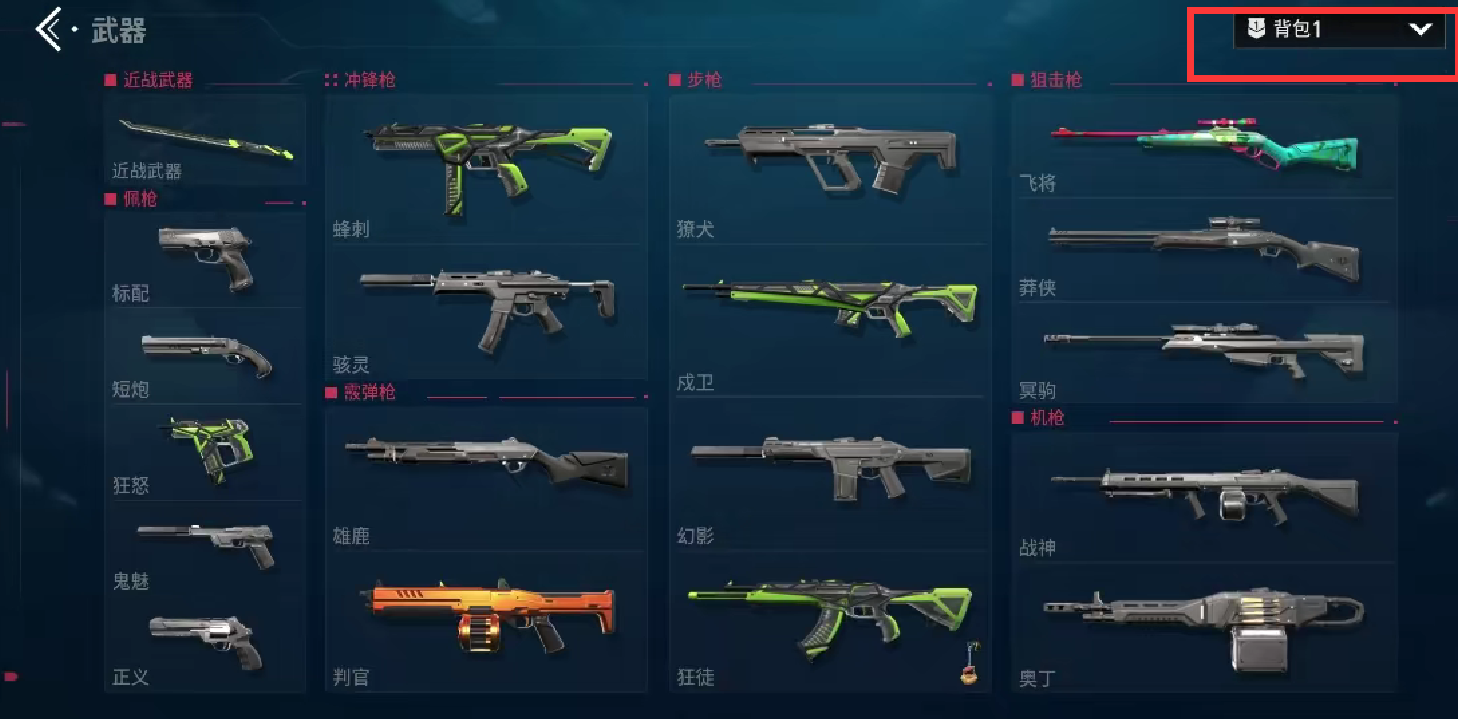Choose the 战神 machine gun
1458x719 pixels.
tap(1204, 496)
